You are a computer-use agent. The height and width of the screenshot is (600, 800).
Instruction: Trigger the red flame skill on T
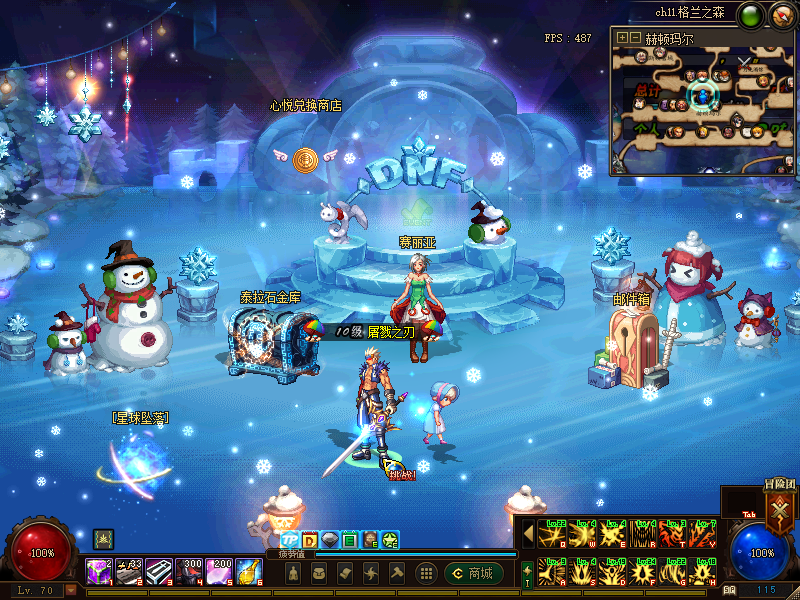[673, 533]
